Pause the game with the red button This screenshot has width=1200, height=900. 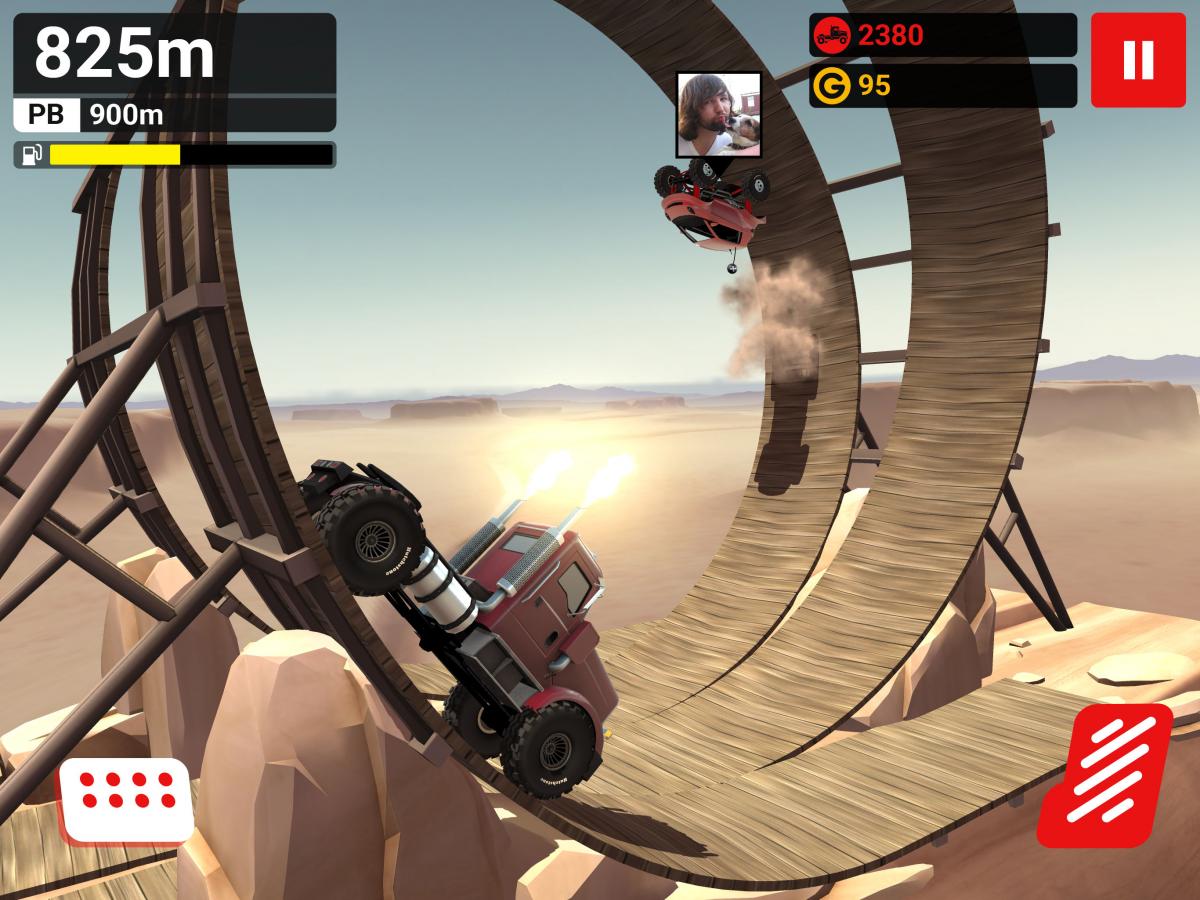tap(1138, 60)
